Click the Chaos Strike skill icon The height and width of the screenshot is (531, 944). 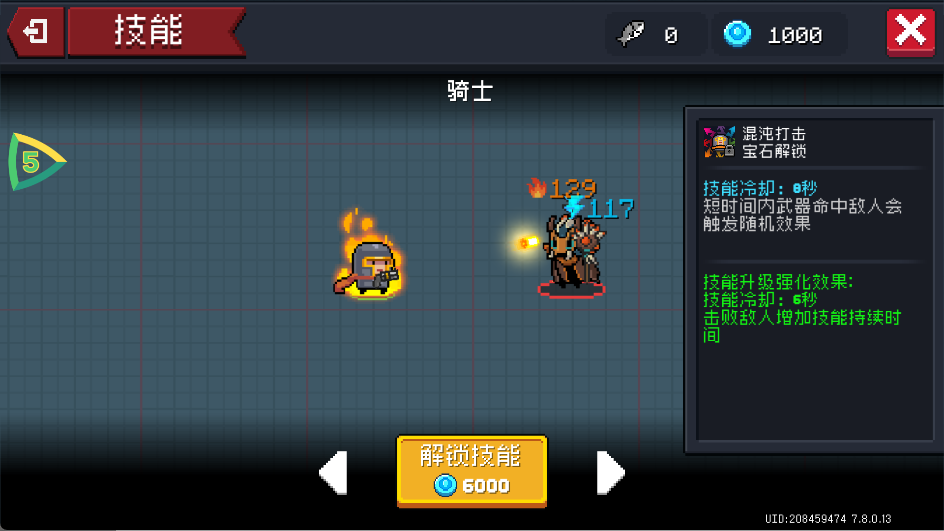[718, 142]
